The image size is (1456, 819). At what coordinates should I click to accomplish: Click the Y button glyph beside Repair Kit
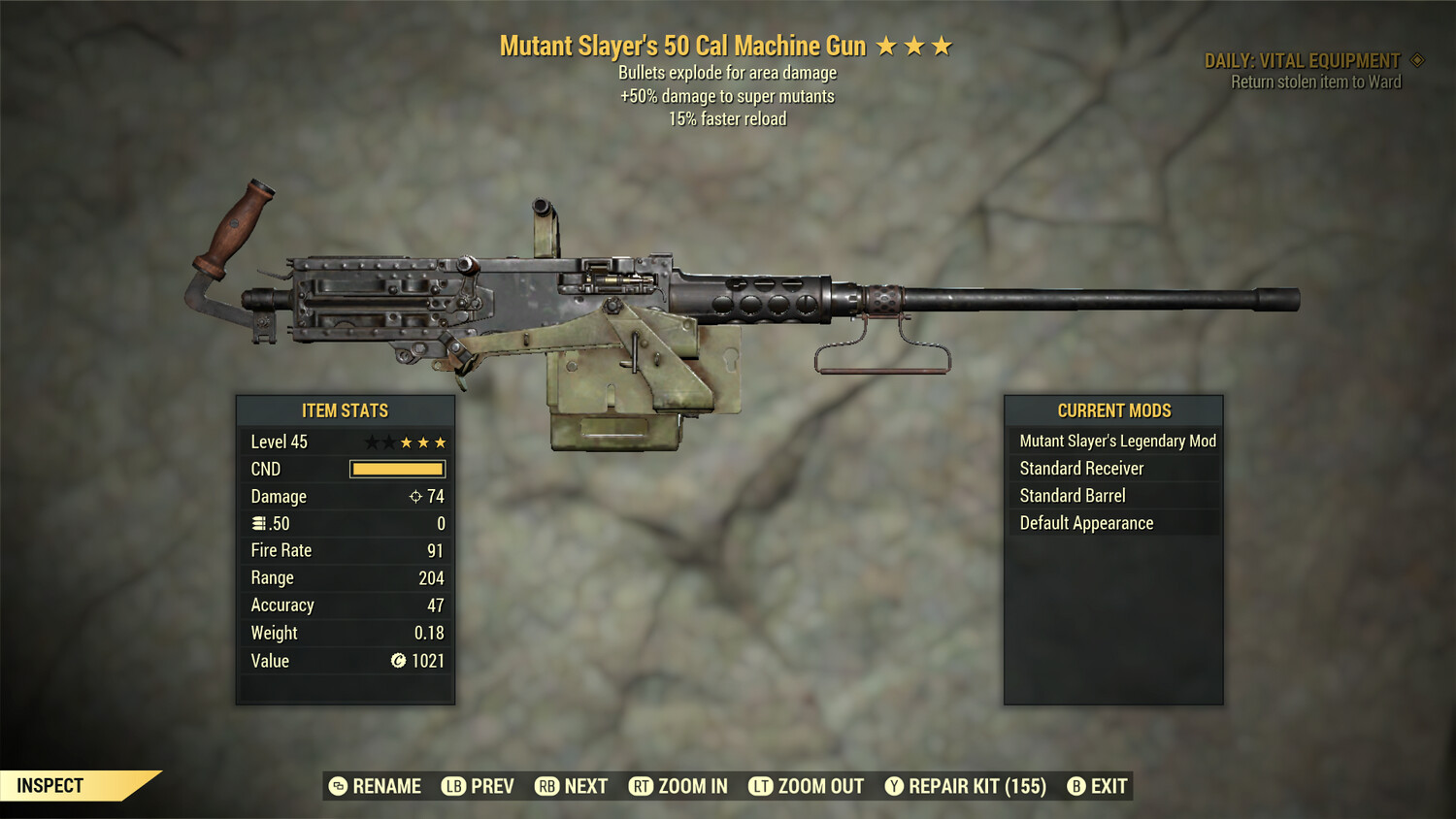895,786
